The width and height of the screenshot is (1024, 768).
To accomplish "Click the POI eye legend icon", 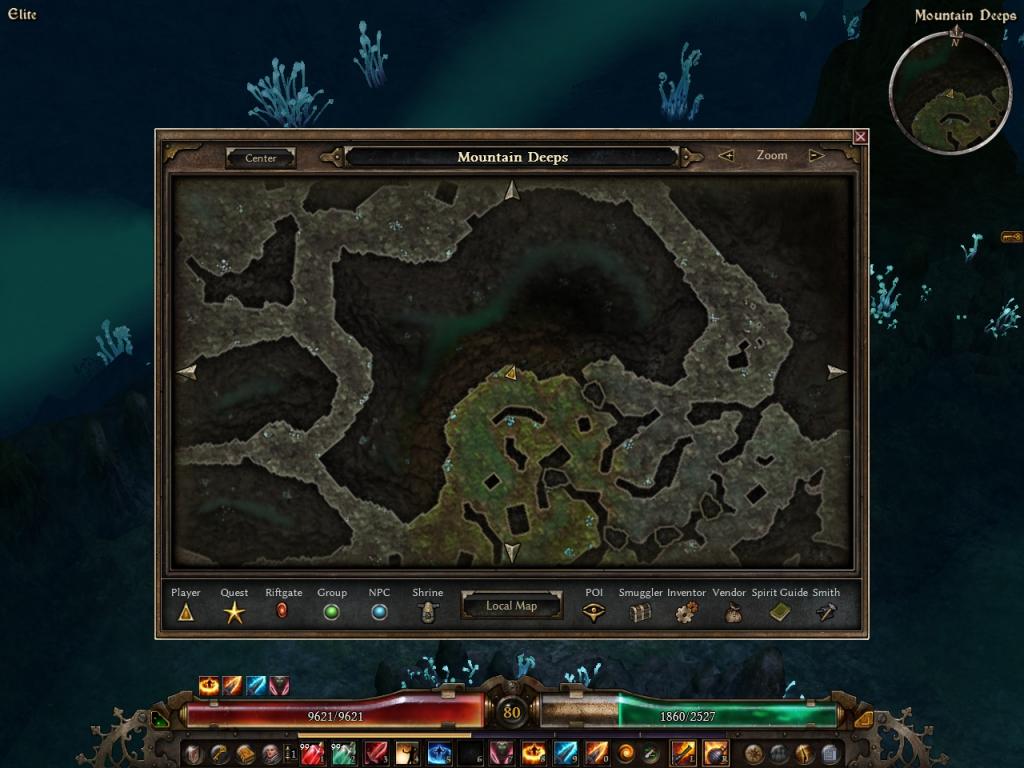I will [594, 613].
